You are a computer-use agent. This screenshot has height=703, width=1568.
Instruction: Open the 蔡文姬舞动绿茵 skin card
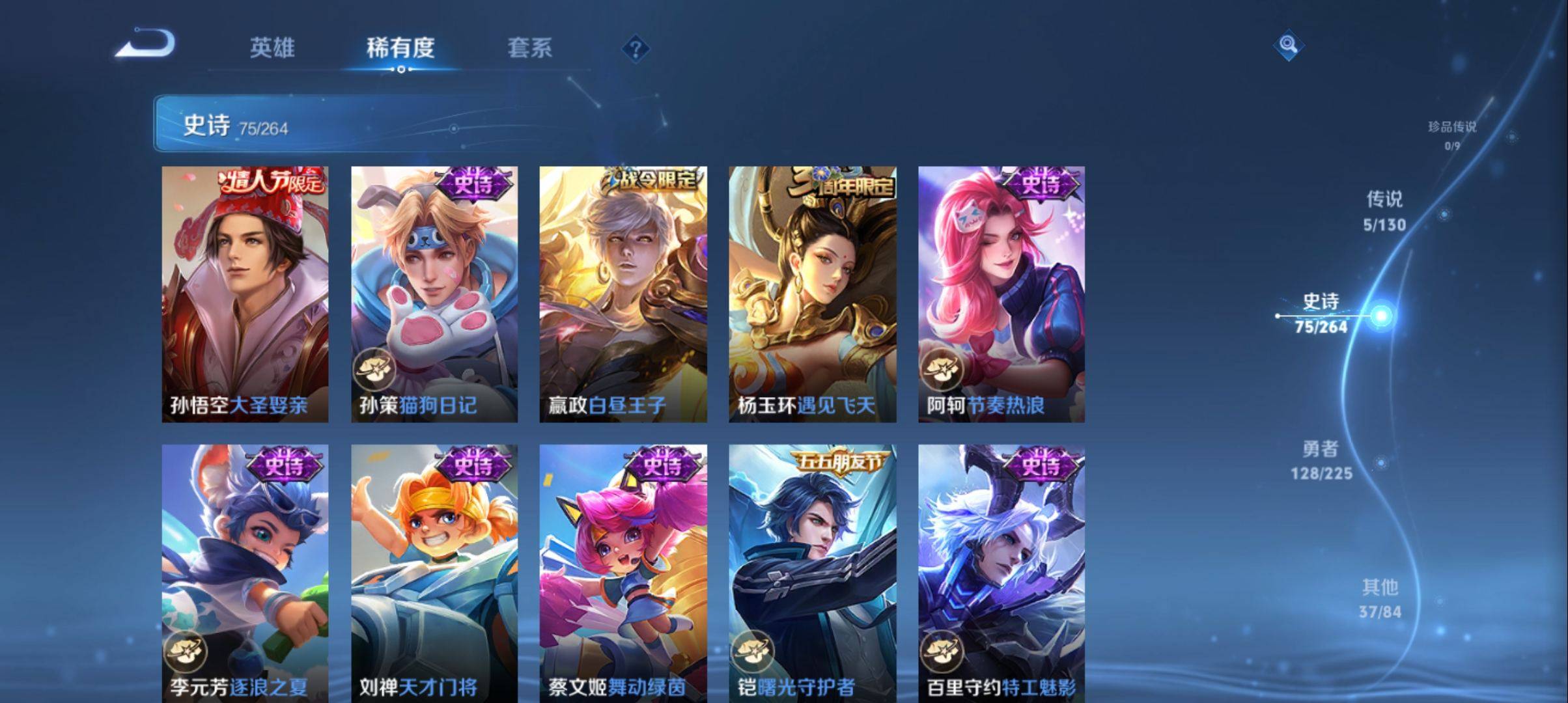click(x=622, y=566)
